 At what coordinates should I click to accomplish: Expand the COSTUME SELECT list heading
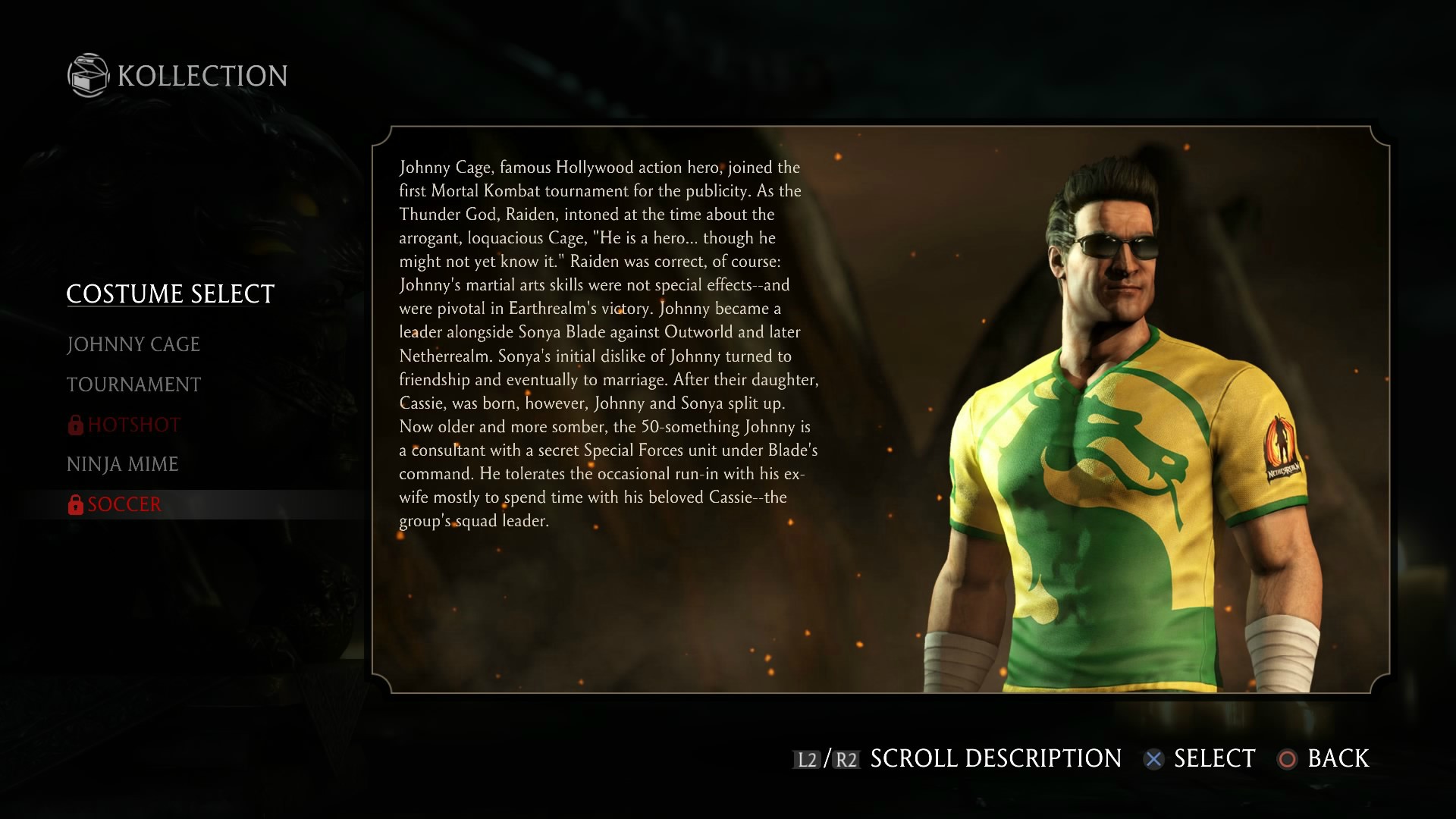click(x=170, y=294)
